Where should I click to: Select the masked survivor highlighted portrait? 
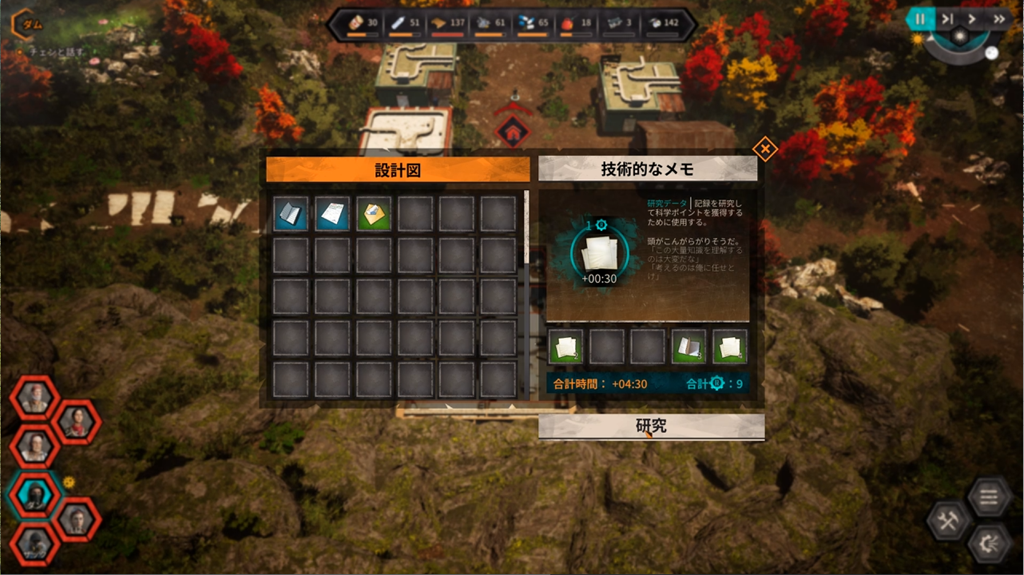(34, 494)
